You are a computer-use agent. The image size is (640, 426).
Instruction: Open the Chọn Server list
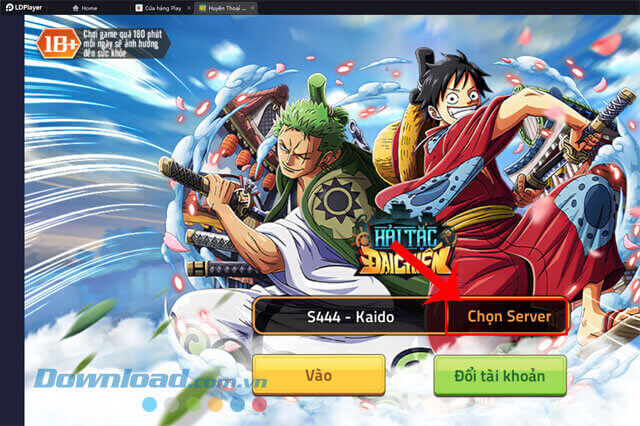tap(508, 317)
